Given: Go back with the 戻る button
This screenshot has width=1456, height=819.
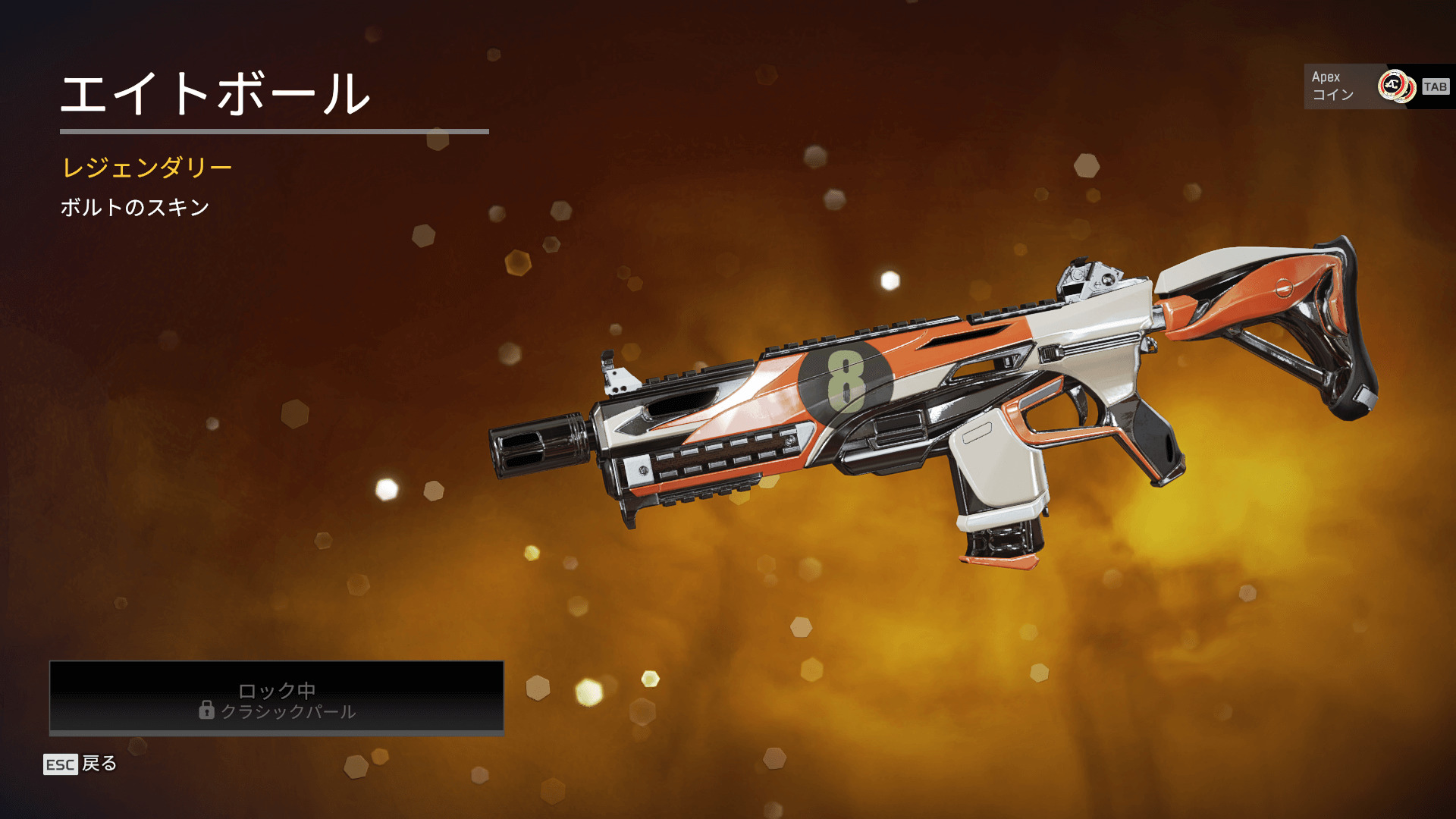Looking at the screenshot, I should pyautogui.click(x=81, y=764).
